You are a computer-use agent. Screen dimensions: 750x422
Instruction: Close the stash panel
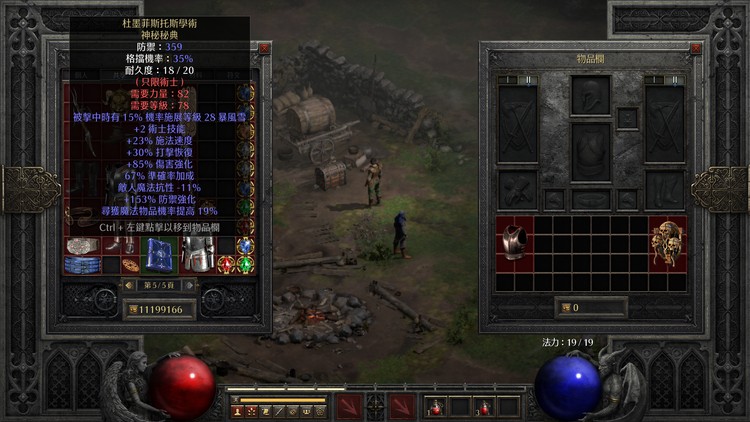click(264, 48)
